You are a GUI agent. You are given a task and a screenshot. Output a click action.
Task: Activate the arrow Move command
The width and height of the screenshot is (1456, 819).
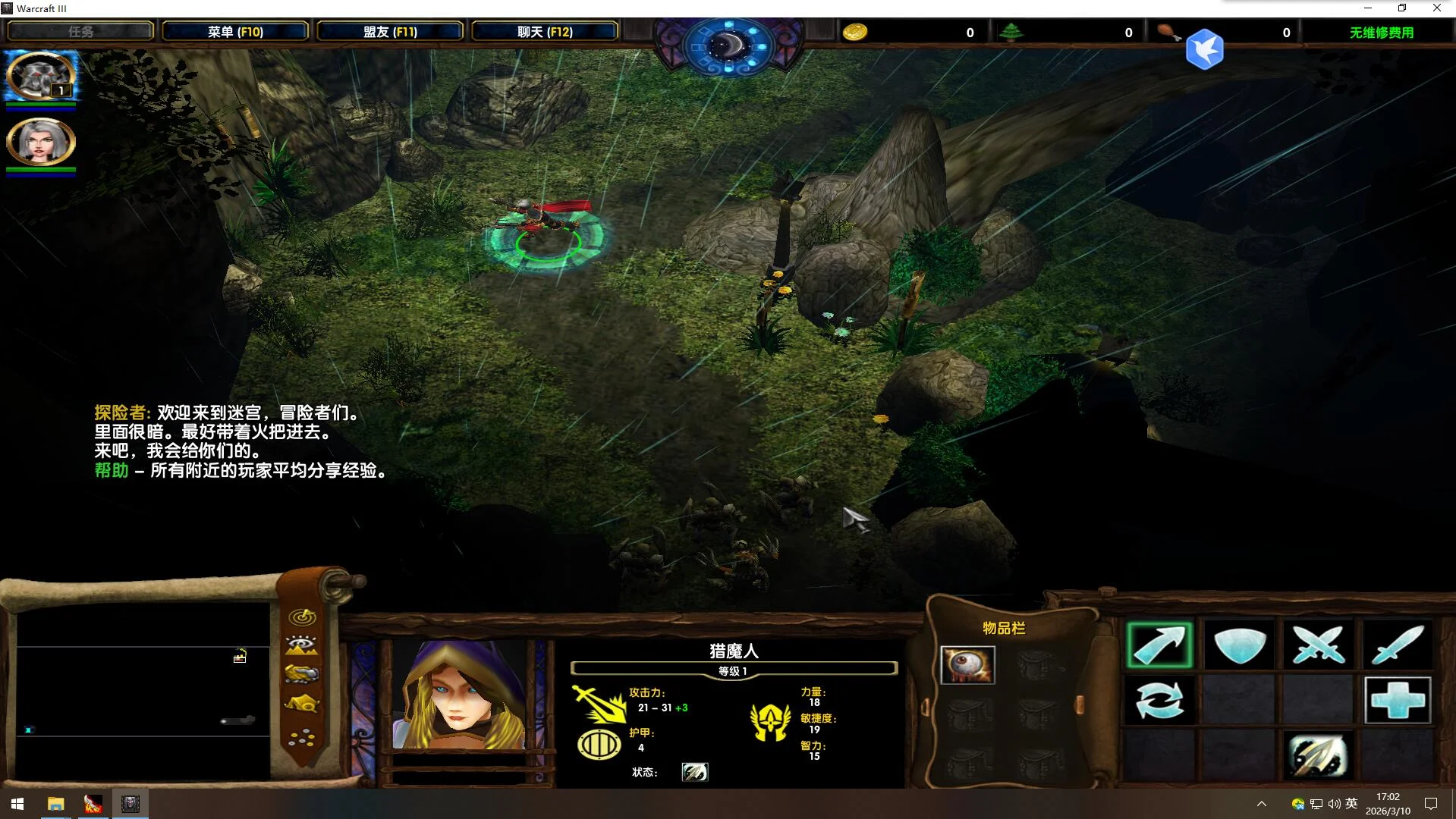[1159, 645]
